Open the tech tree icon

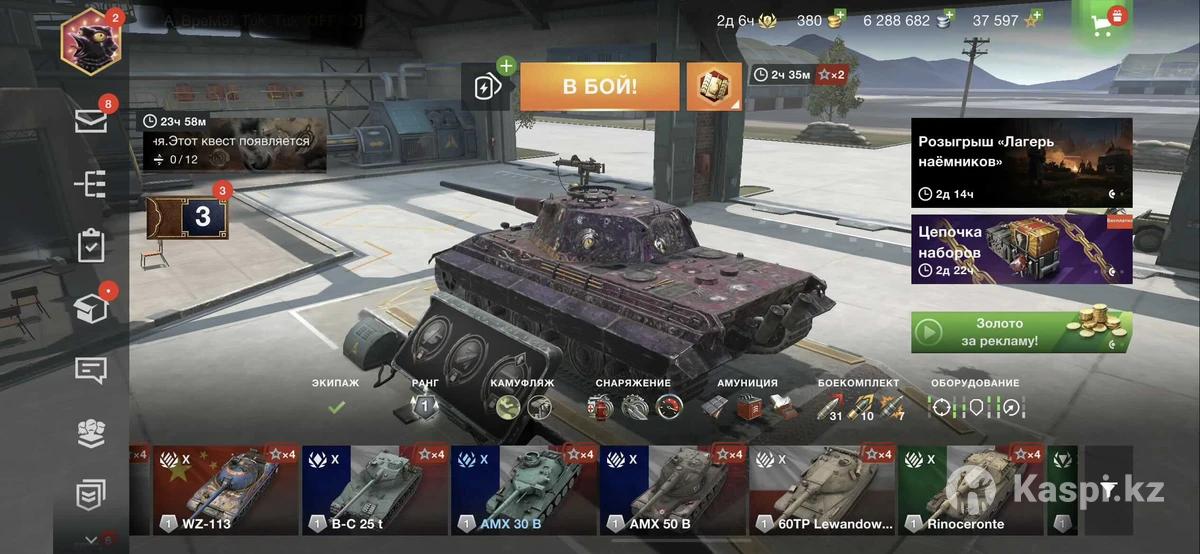[91, 183]
